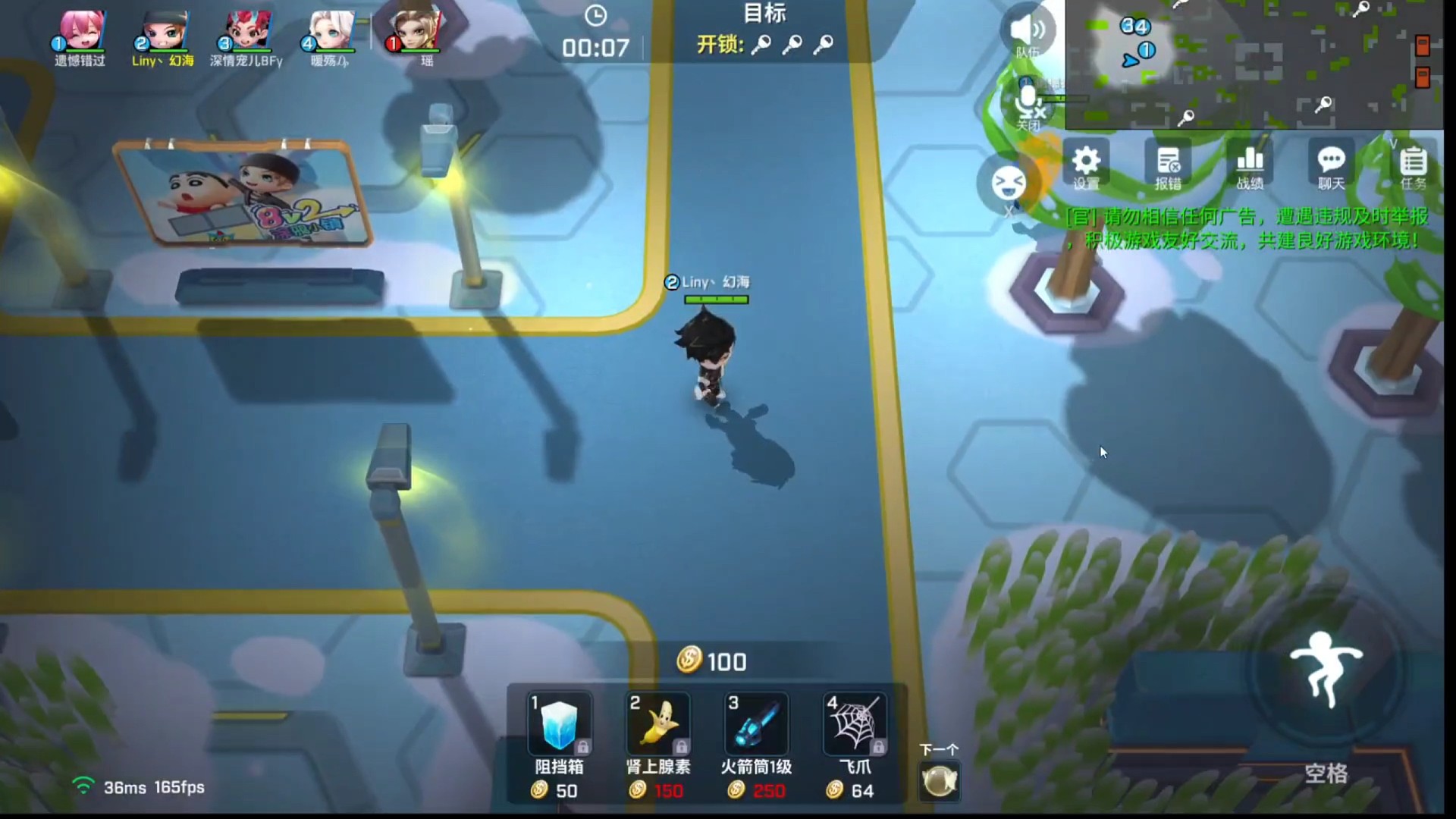Tap the jump action button
The height and width of the screenshot is (819, 1456).
coord(1326,669)
